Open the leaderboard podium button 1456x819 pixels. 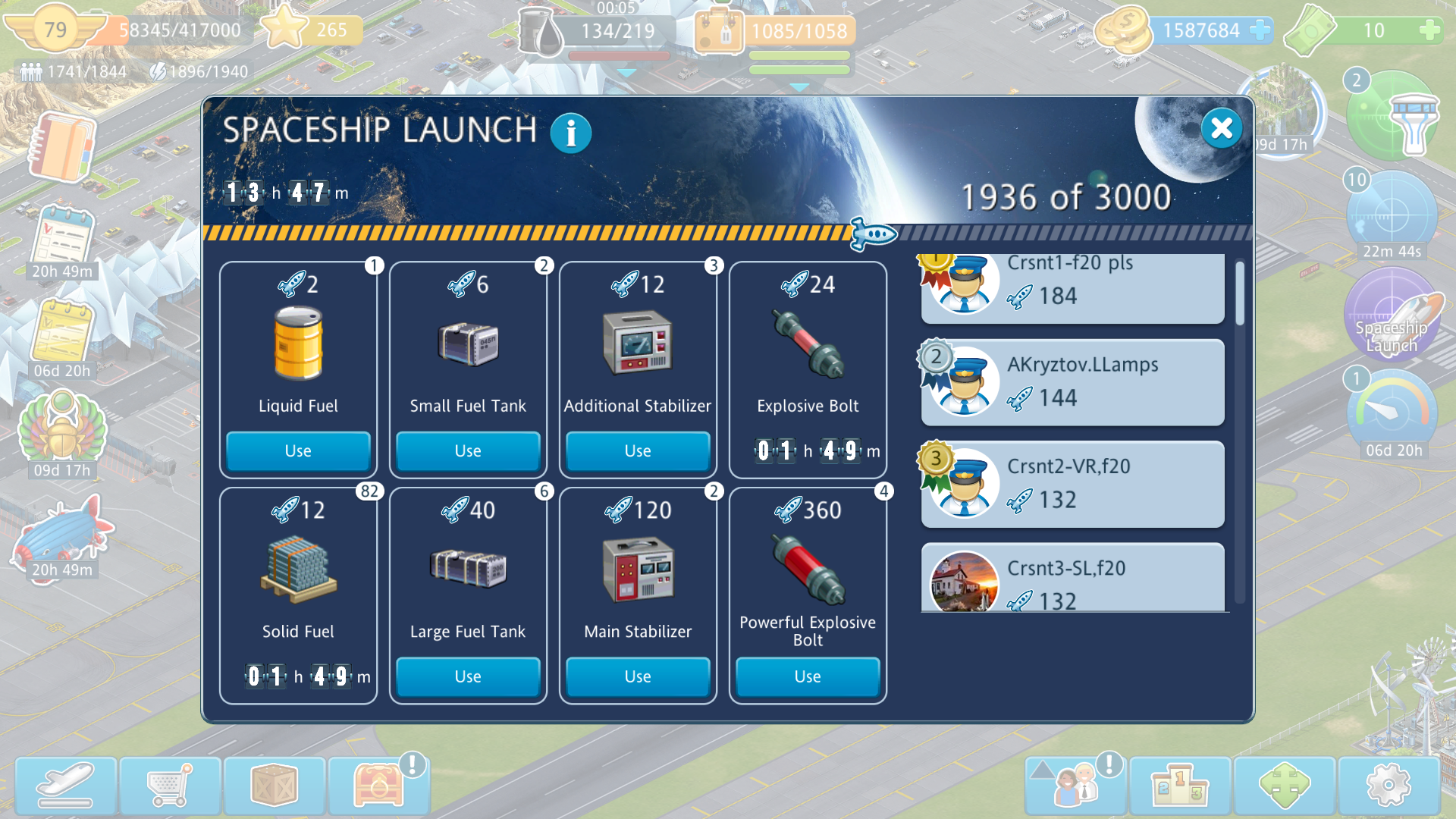(x=1180, y=786)
